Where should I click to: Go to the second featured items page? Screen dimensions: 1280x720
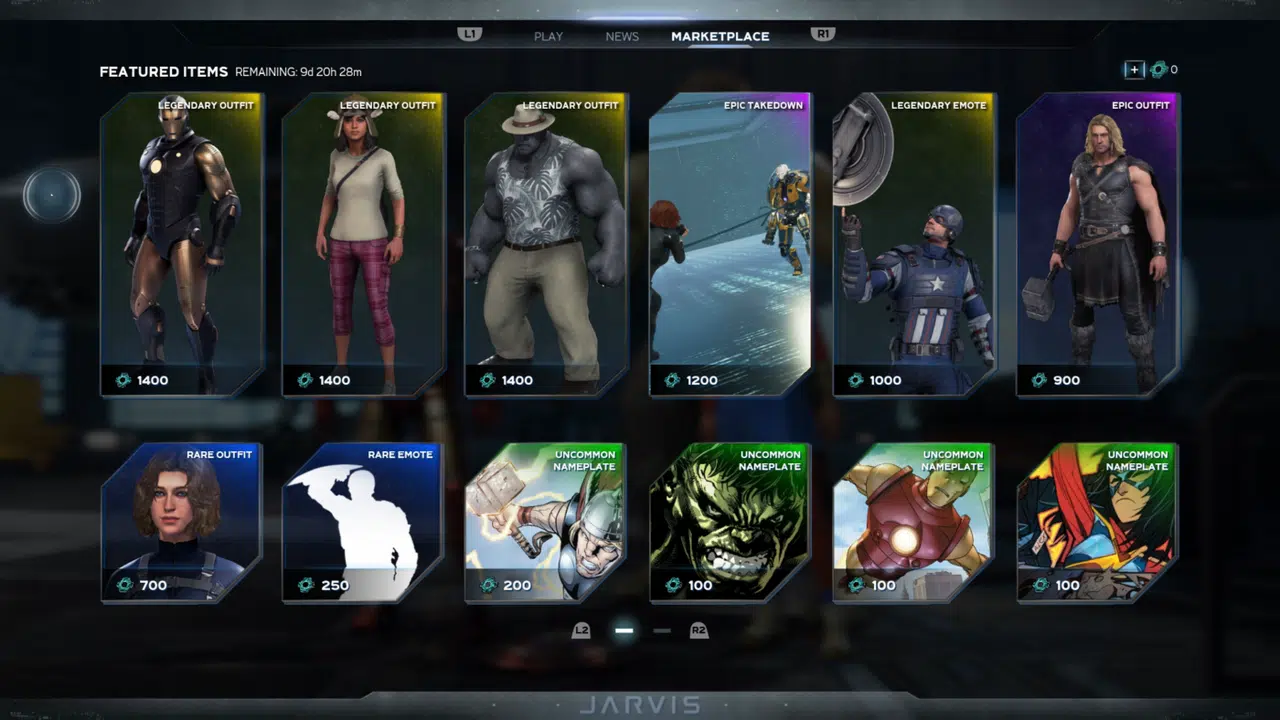(x=662, y=631)
